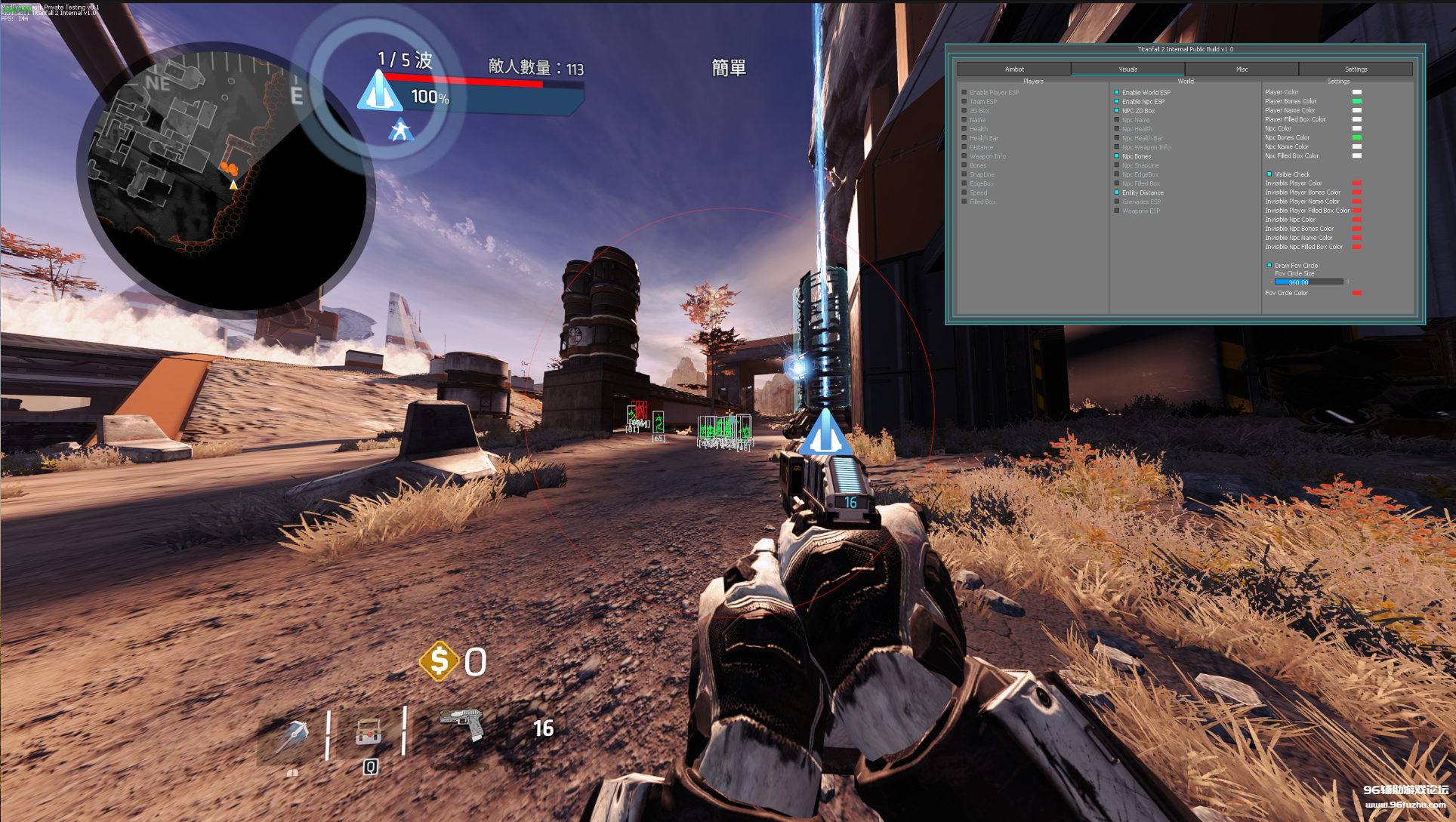This screenshot has height=822, width=1456.
Task: Uncheck Enable Npc ESP
Action: click(1117, 102)
